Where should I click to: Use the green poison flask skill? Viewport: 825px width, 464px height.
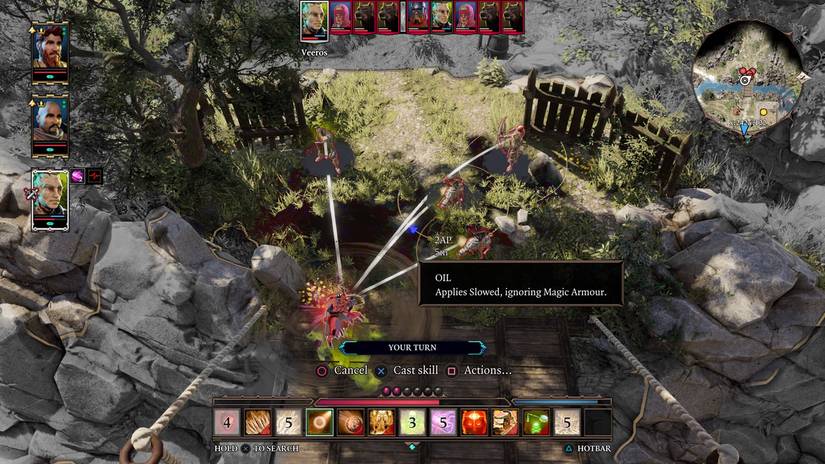click(x=536, y=423)
